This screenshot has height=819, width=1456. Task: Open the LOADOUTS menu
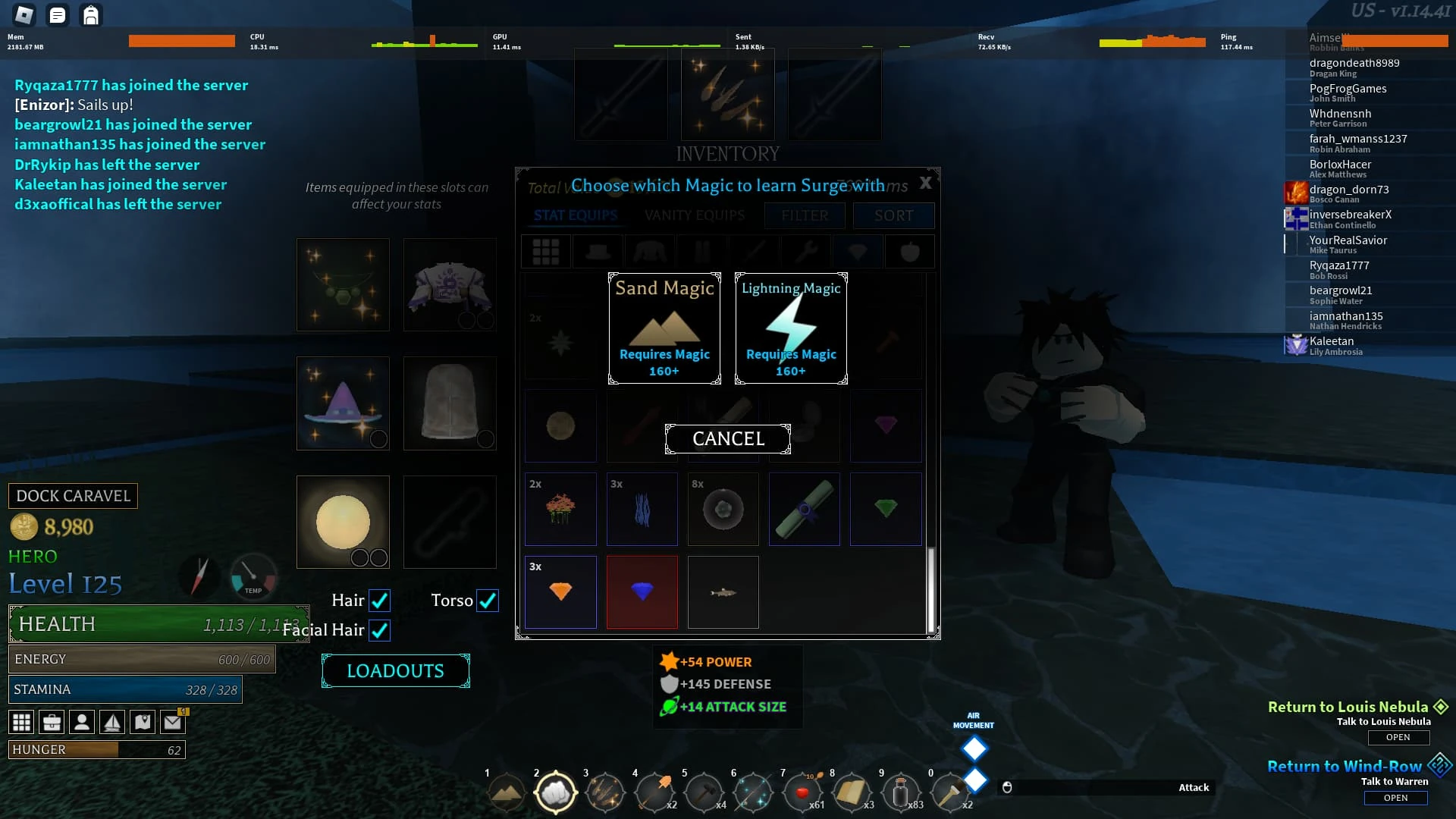[394, 670]
